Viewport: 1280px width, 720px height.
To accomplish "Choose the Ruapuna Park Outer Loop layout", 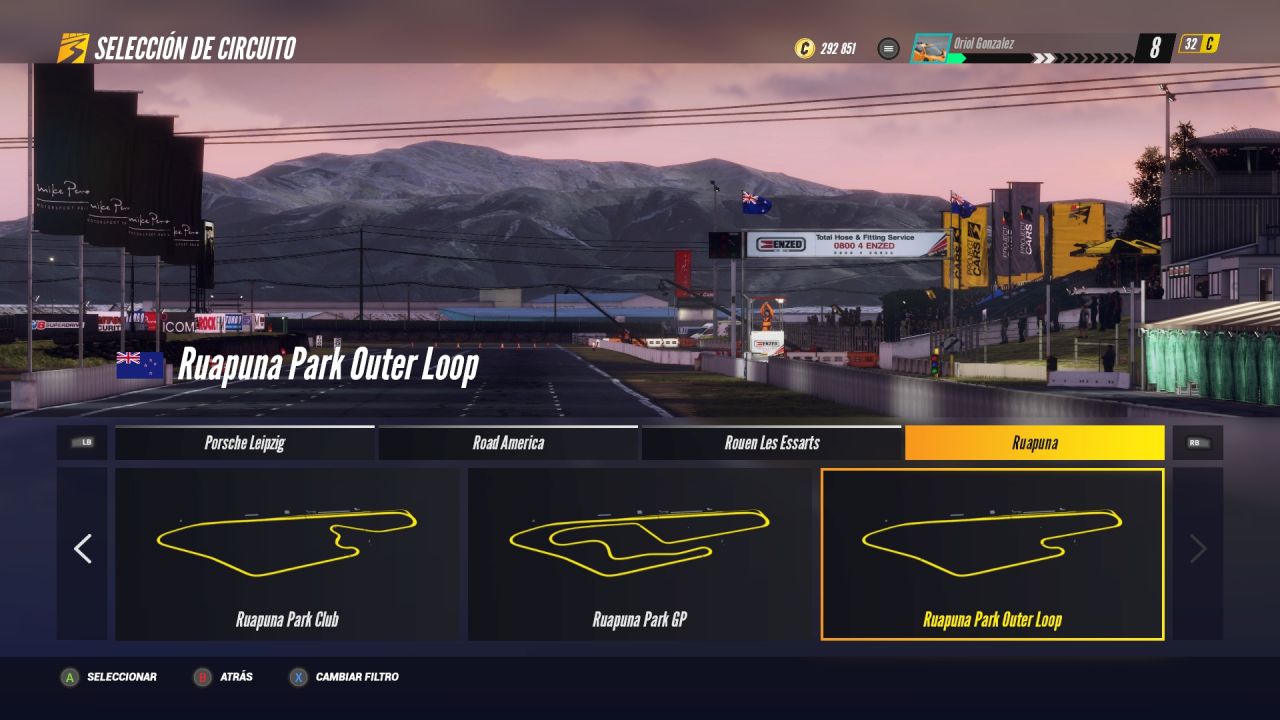I will [x=992, y=554].
